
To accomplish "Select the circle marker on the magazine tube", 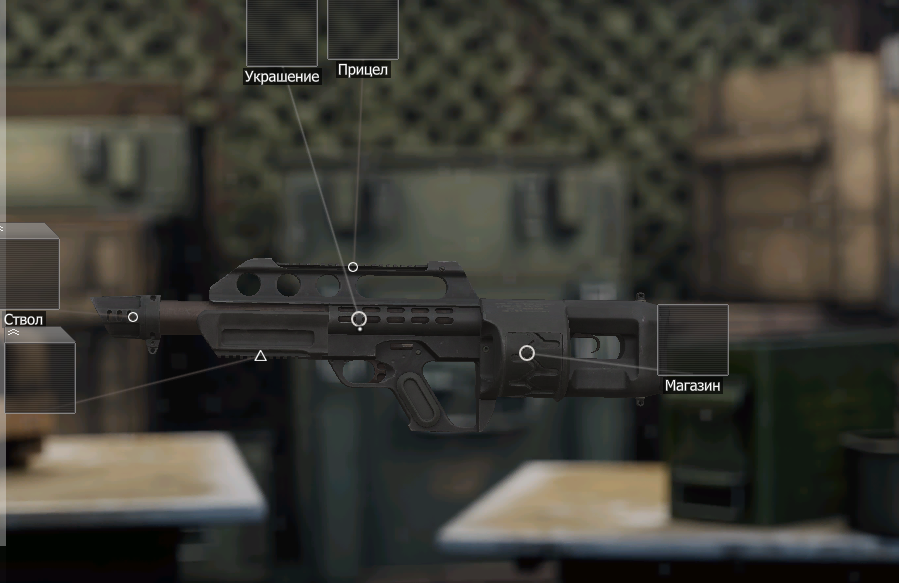I will [x=527, y=353].
